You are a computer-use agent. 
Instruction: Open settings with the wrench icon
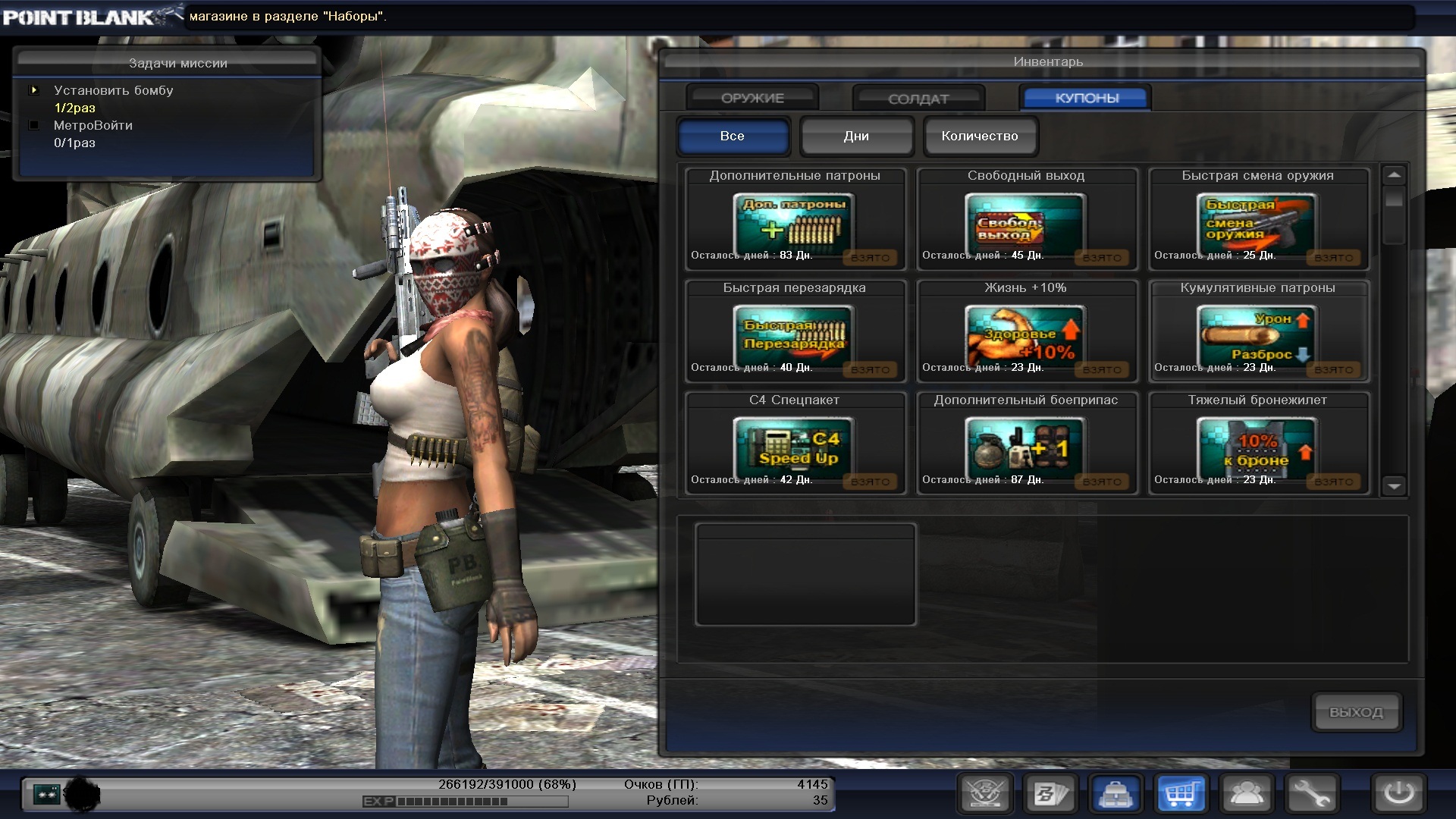point(1312,794)
